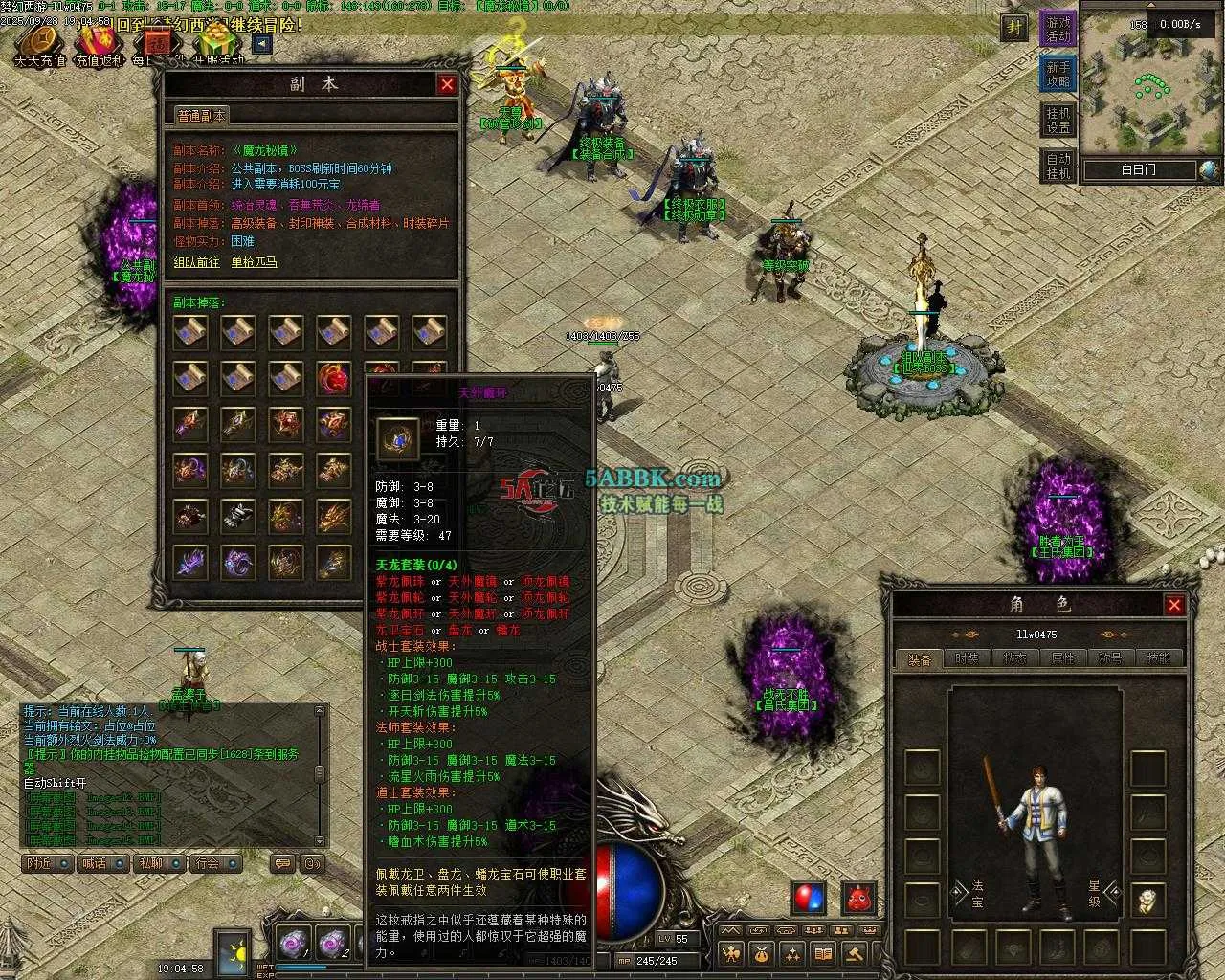Close the 副本 dungeon window
This screenshot has width=1225, height=980.
(447, 84)
